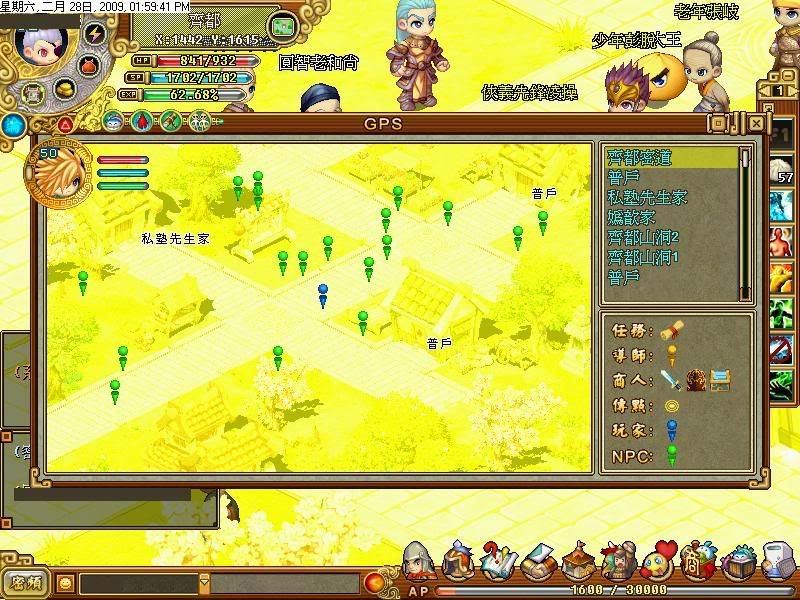Open the red heart chick icon in bottom bar
800x600 pixels.
tap(661, 561)
